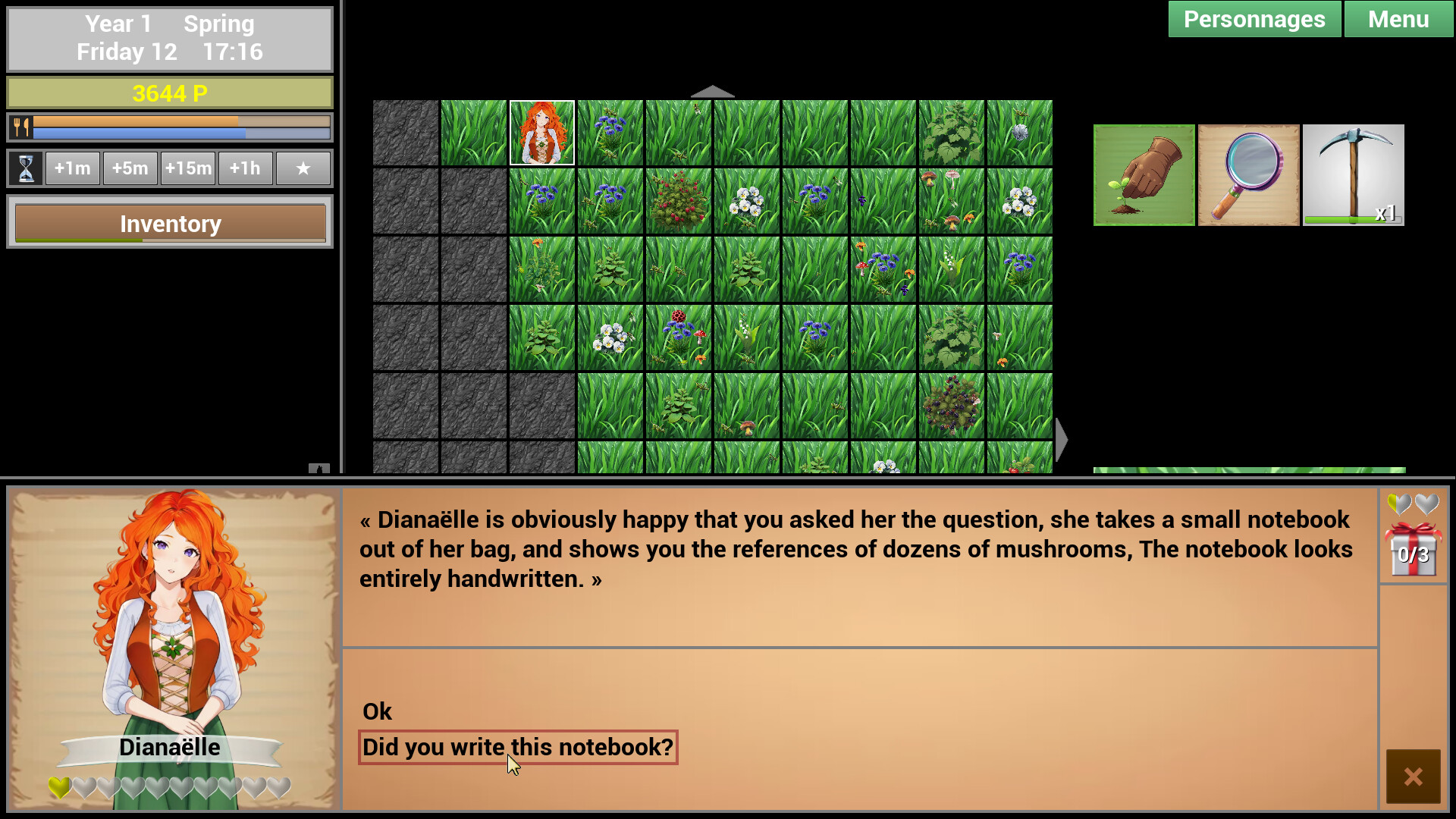Click the first heart in Dianaëlle's affection row

point(58,787)
